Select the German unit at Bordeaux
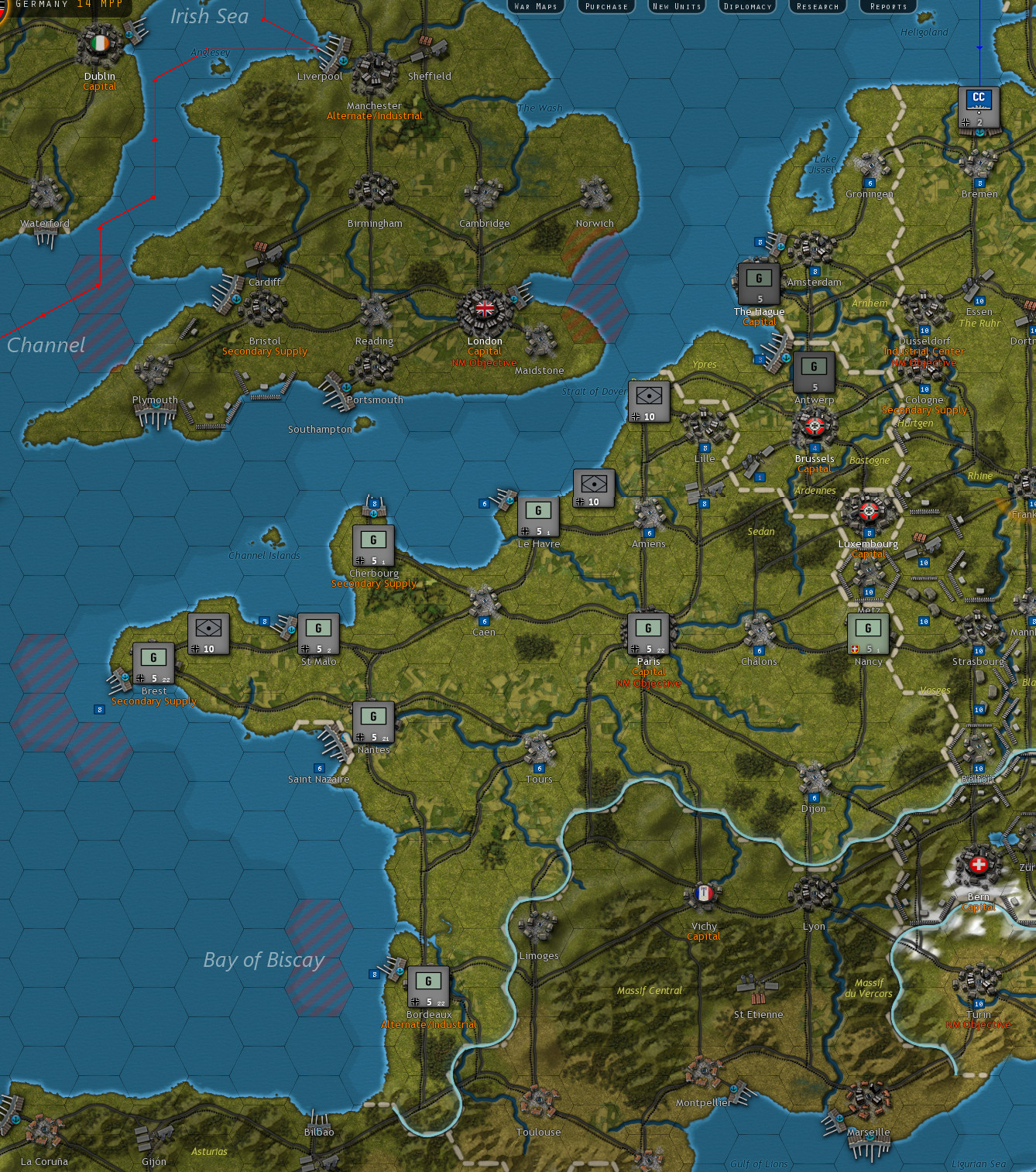The height and width of the screenshot is (1172, 1036). tap(427, 985)
